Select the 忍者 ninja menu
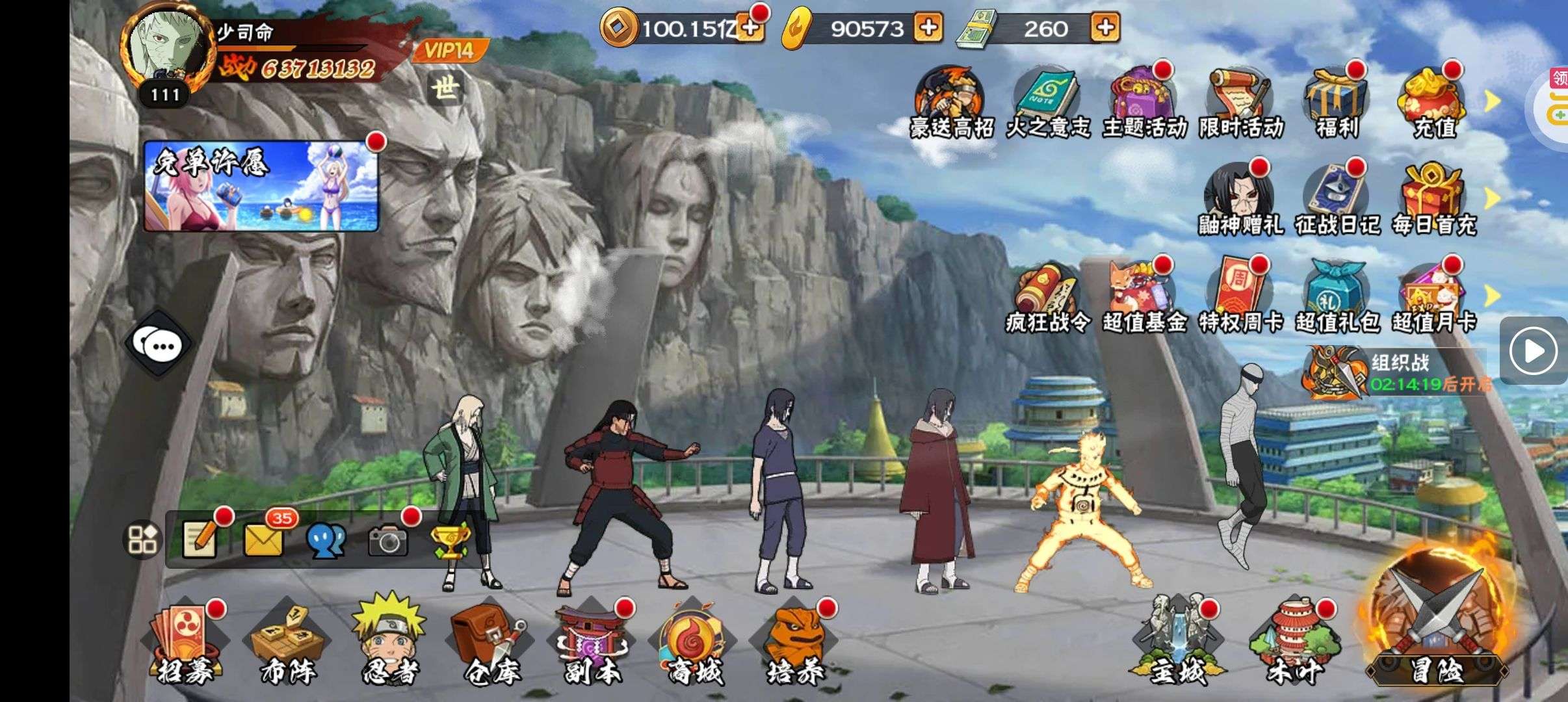The image size is (1568, 702). [x=389, y=642]
